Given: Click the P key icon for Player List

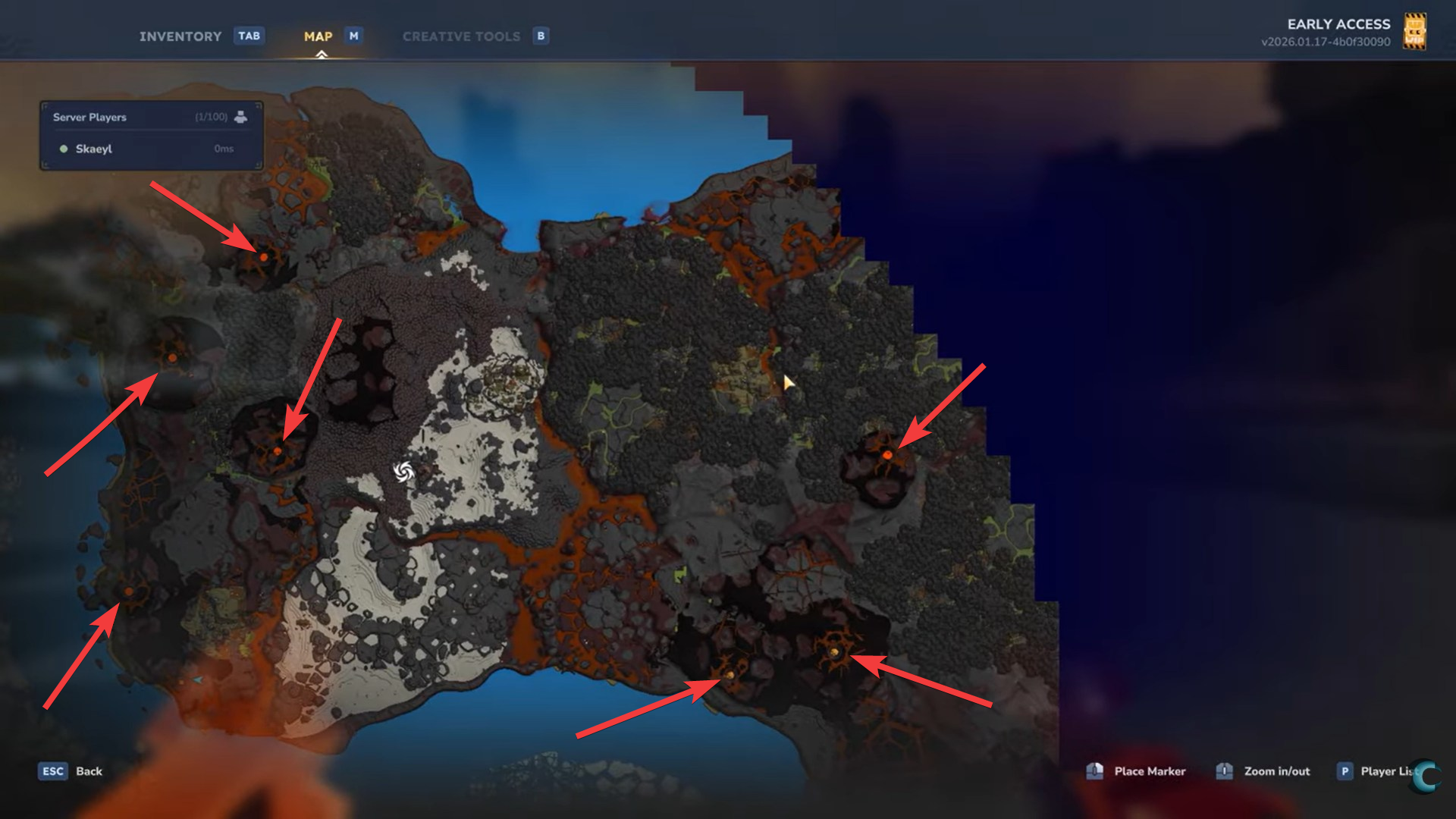Looking at the screenshot, I should point(1345,771).
